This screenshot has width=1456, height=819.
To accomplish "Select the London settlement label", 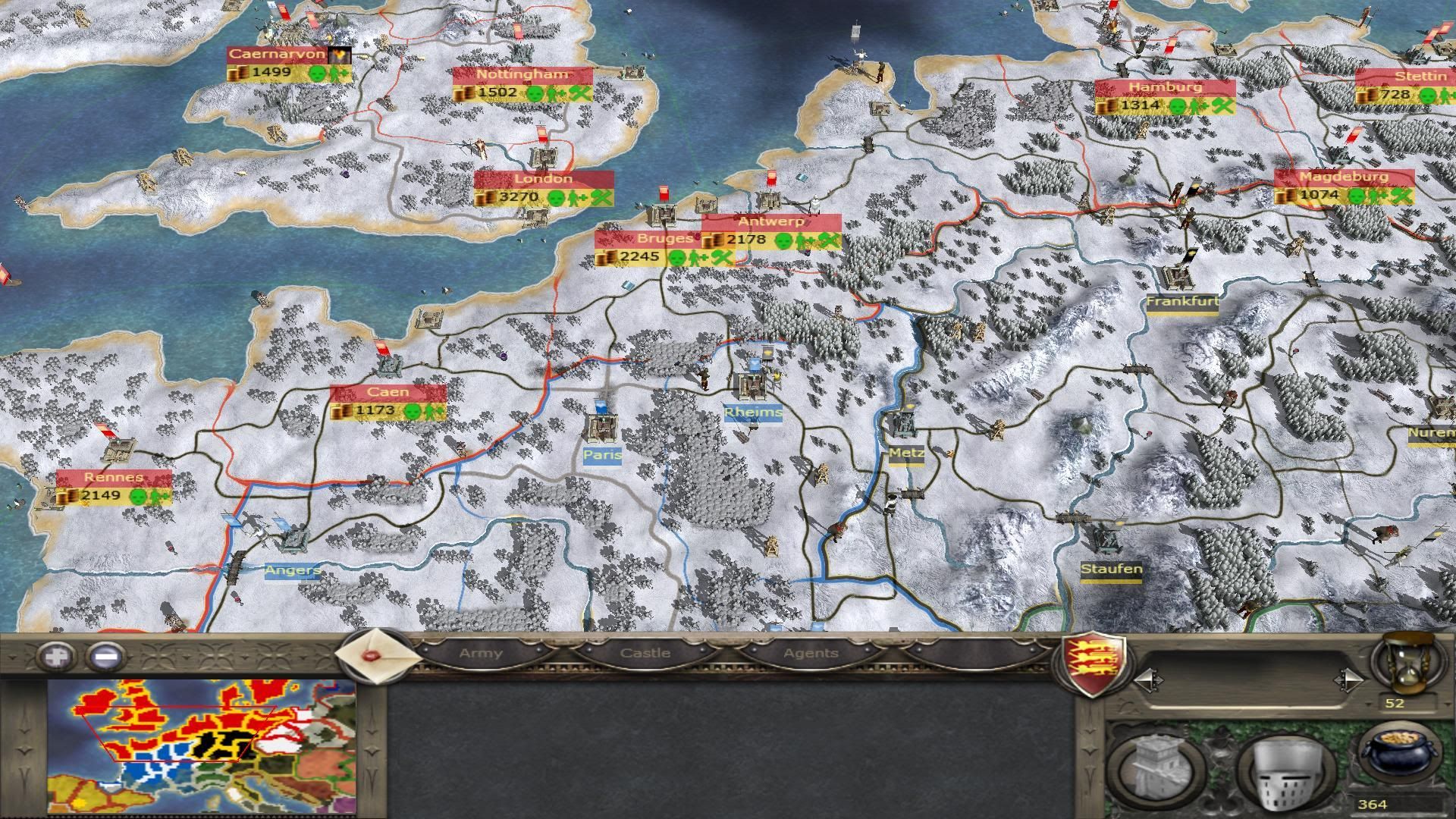I will pyautogui.click(x=543, y=179).
